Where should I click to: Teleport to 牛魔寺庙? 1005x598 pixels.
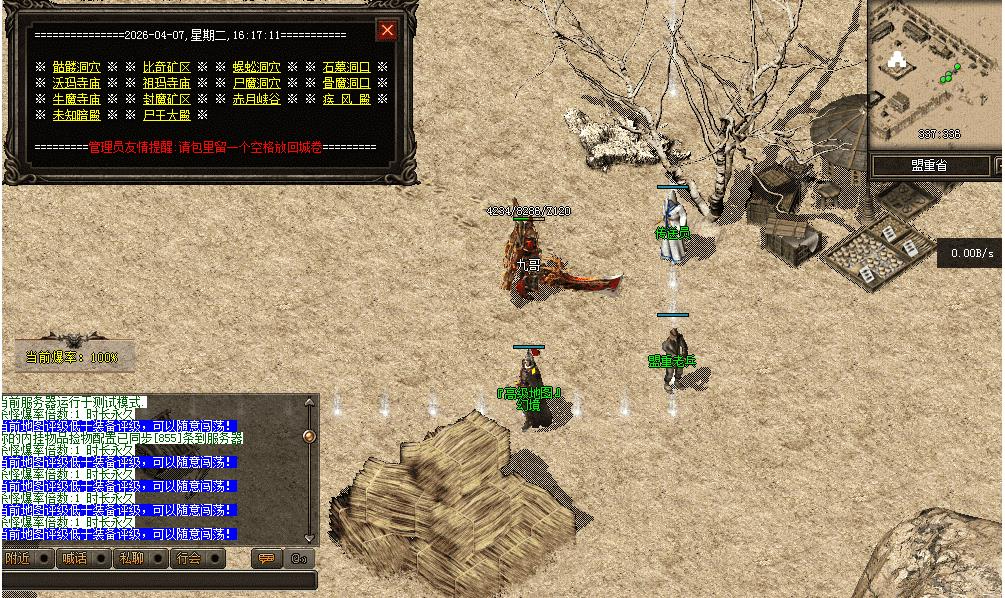click(76, 99)
